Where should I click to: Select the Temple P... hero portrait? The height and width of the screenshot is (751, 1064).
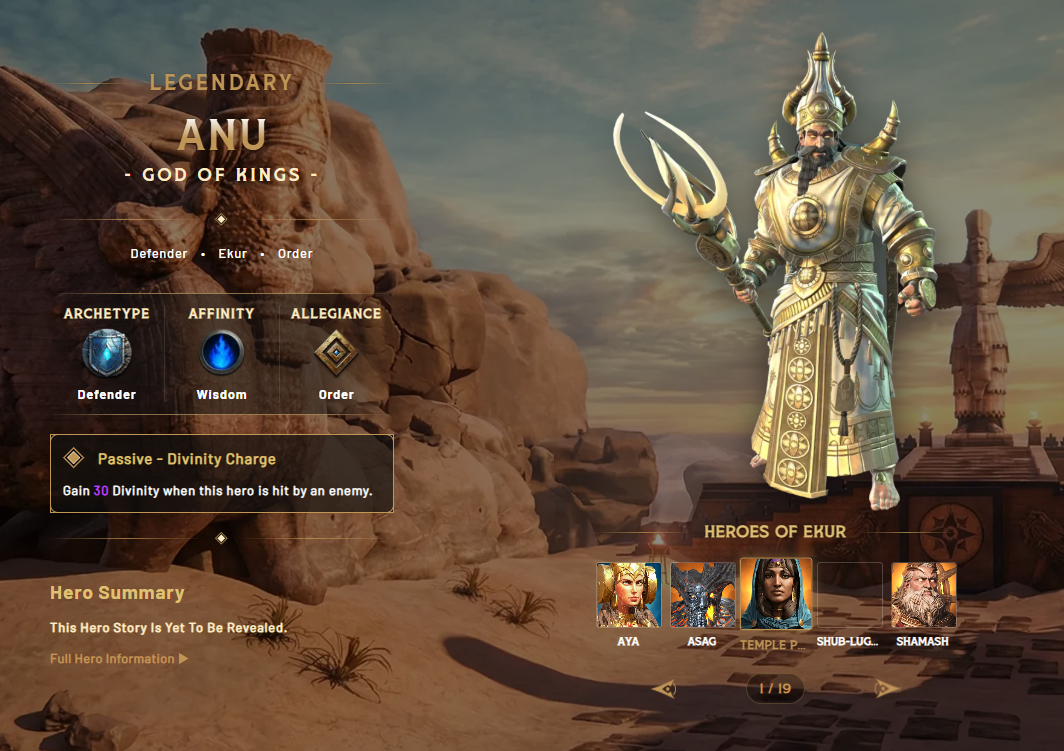click(776, 594)
